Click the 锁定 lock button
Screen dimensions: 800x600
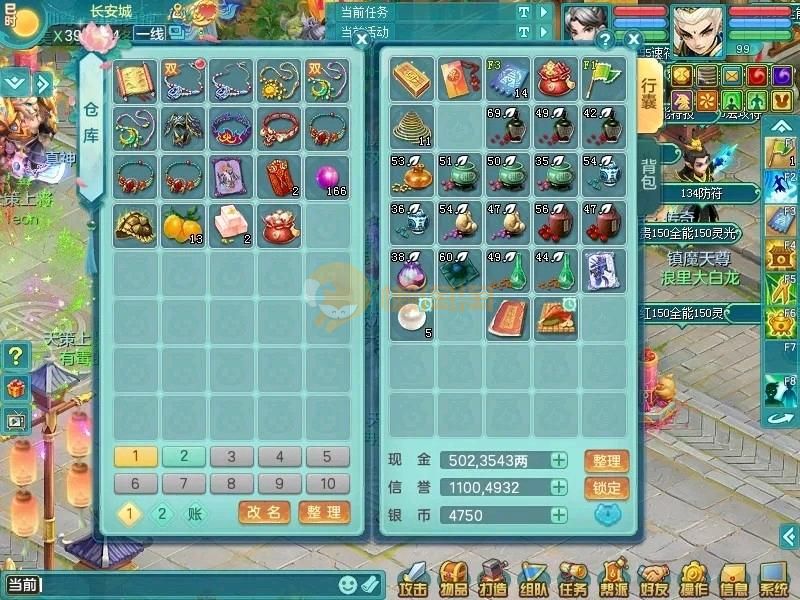point(606,488)
